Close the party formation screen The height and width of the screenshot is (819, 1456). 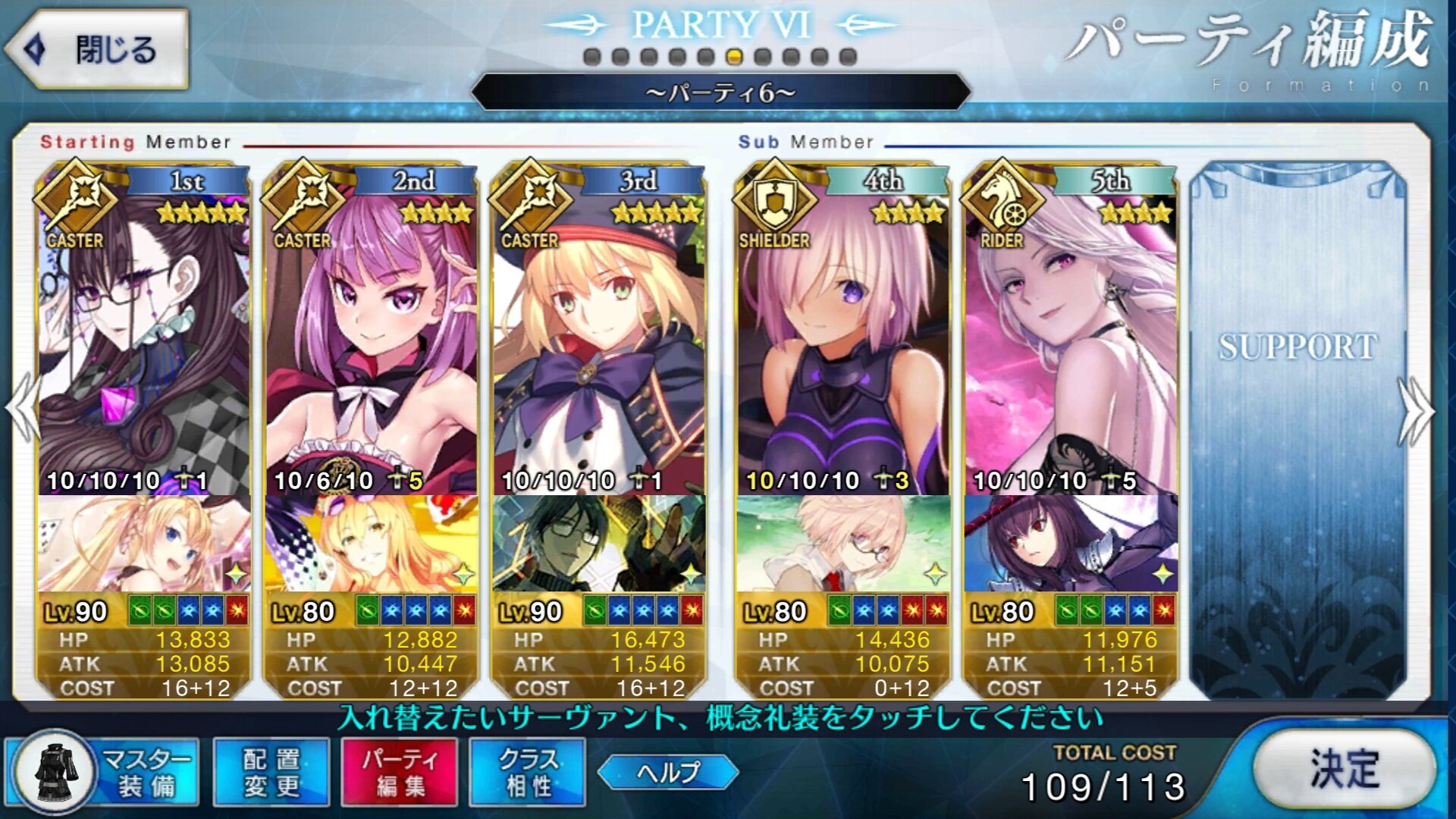[x=97, y=50]
